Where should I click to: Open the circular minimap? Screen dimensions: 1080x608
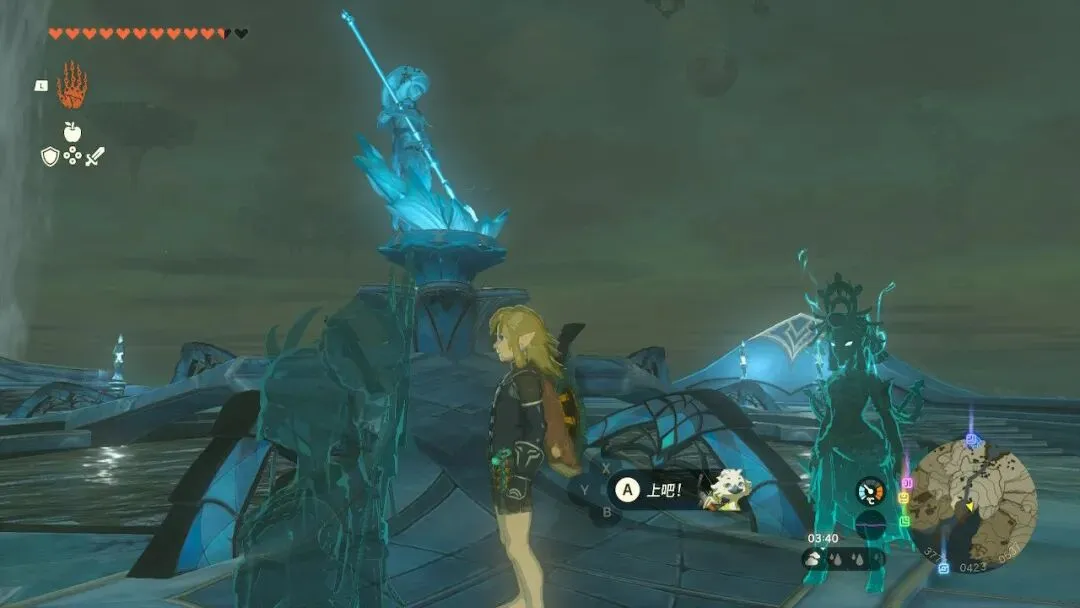click(972, 507)
